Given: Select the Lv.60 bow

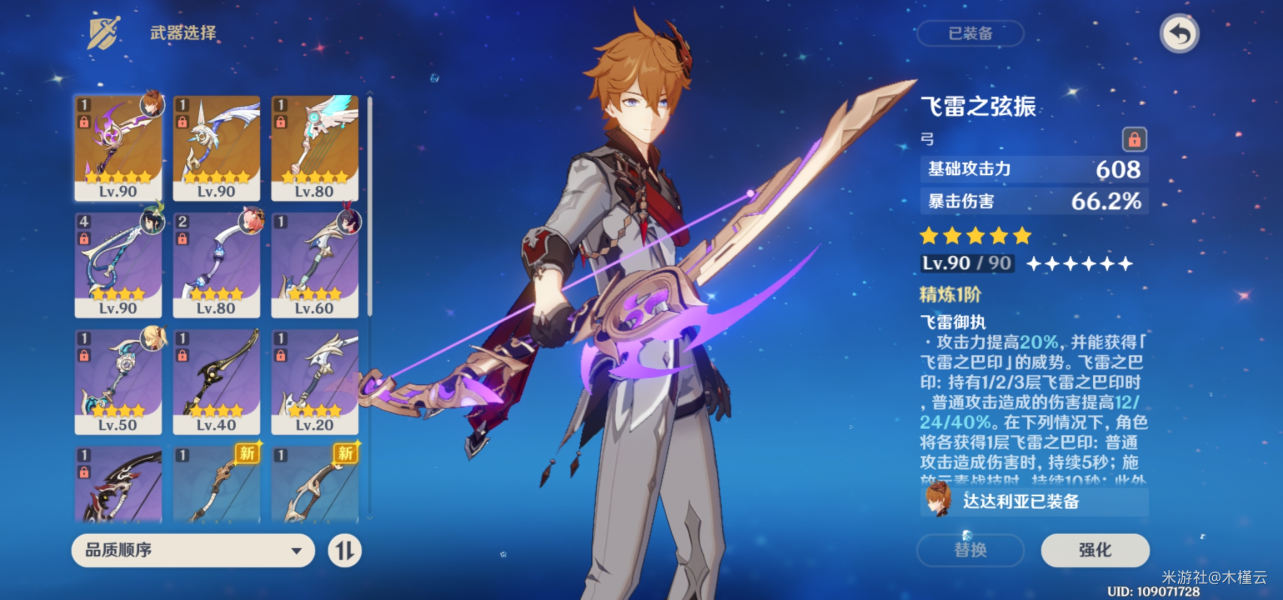Looking at the screenshot, I should 314,263.
